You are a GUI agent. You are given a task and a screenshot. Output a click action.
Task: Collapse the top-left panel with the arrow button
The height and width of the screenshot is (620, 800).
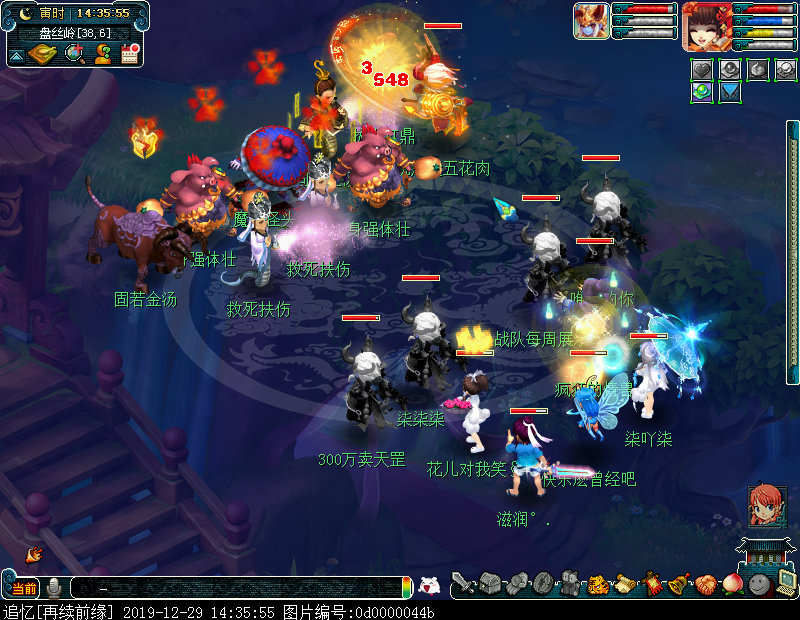pos(17,54)
